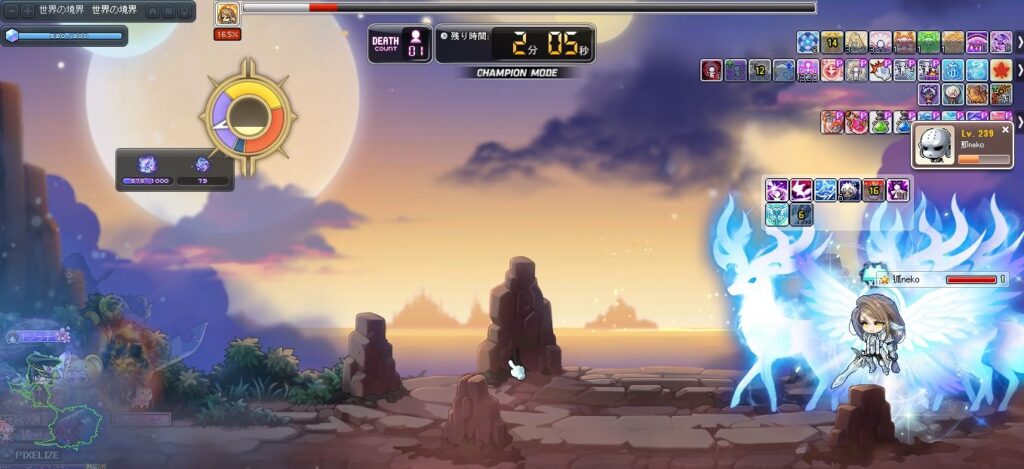Select the boss portrait icon beside the health bar
The image size is (1024, 469).
coord(227,14)
